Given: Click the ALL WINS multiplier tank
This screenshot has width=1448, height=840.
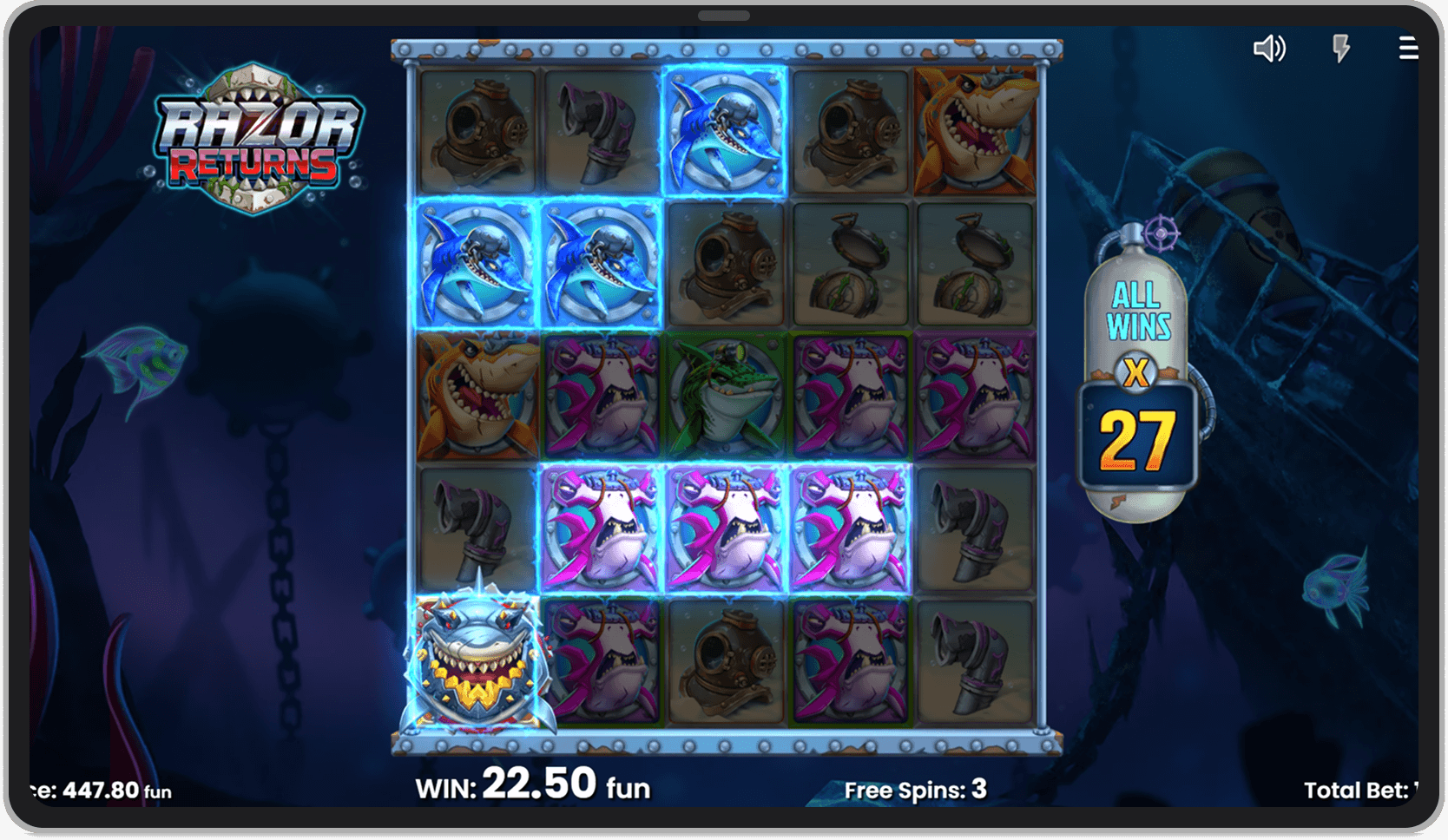Looking at the screenshot, I should pos(1137,312).
